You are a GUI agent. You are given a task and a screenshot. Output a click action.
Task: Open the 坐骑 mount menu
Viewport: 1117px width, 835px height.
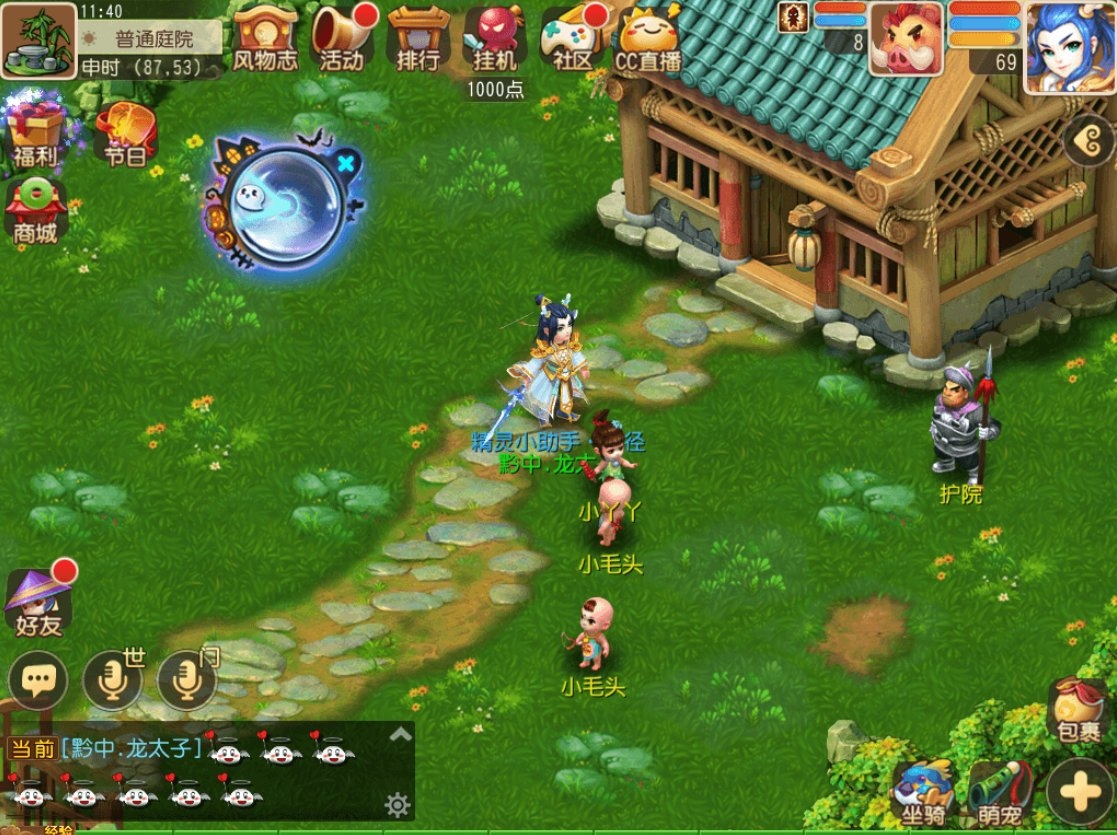tap(922, 793)
